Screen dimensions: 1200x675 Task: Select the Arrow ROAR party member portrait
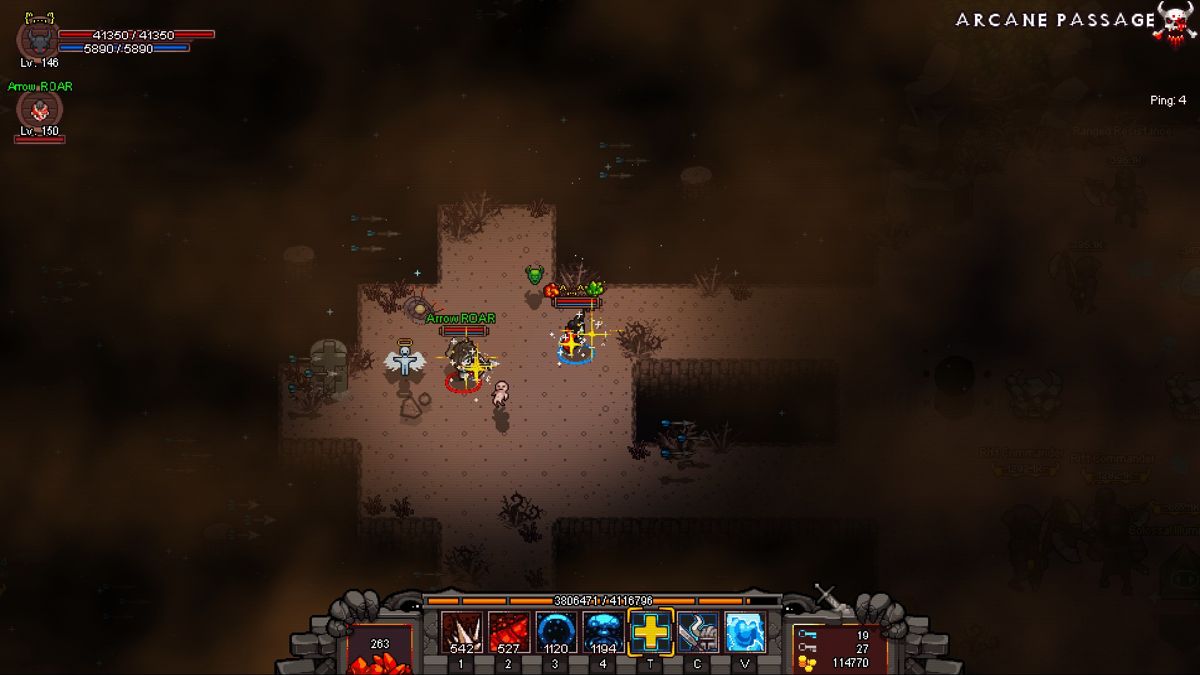pos(39,112)
